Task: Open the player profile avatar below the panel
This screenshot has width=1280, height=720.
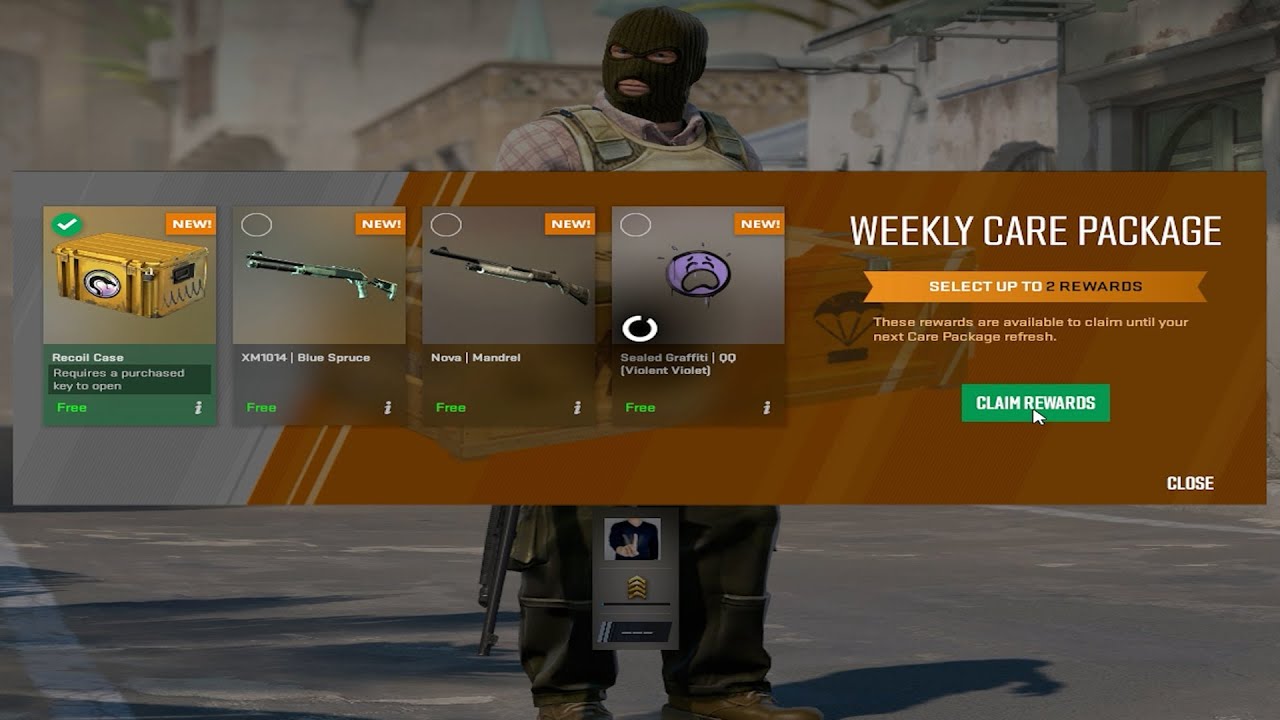Action: click(633, 539)
